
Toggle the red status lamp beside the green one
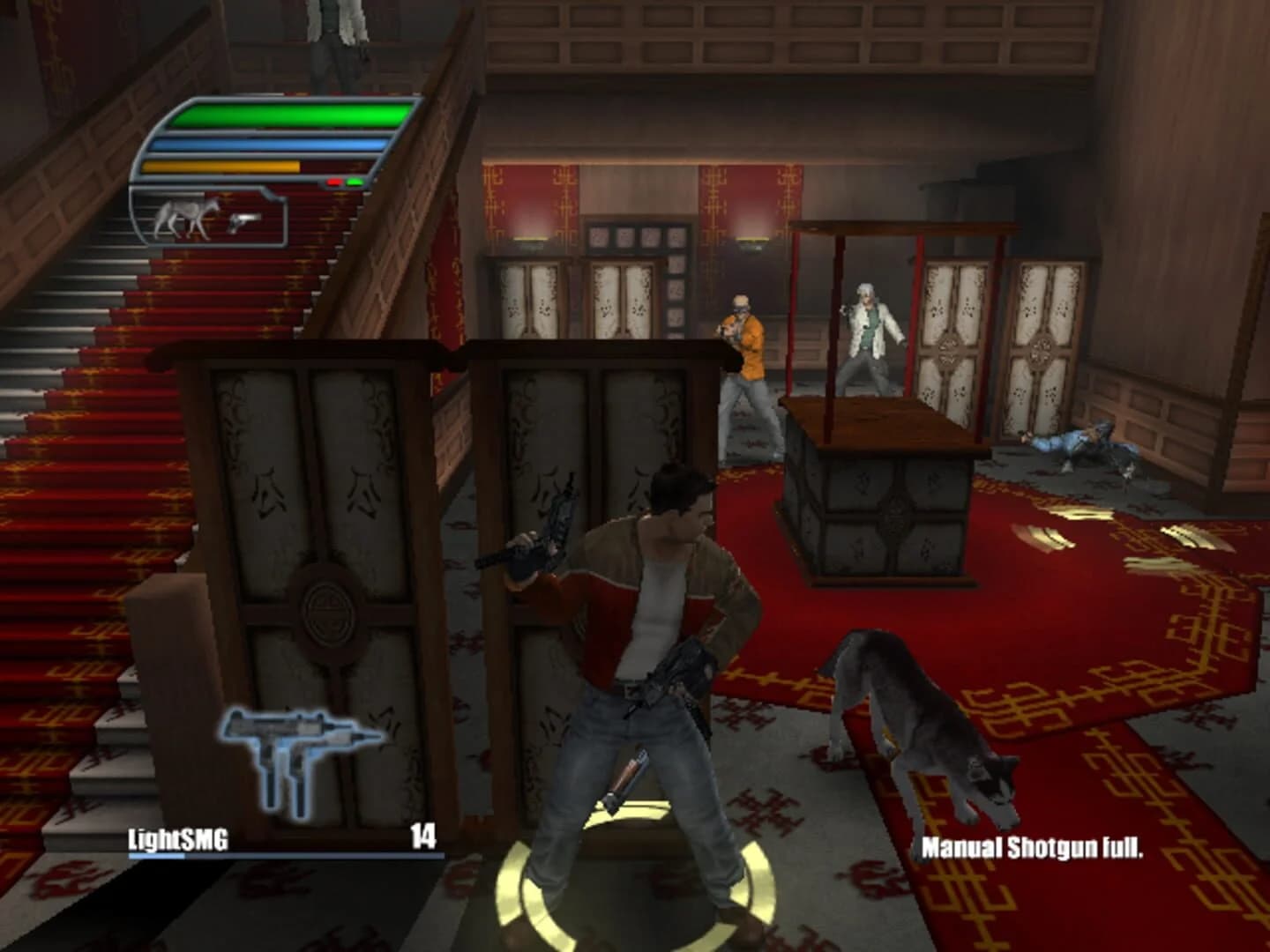(x=333, y=182)
